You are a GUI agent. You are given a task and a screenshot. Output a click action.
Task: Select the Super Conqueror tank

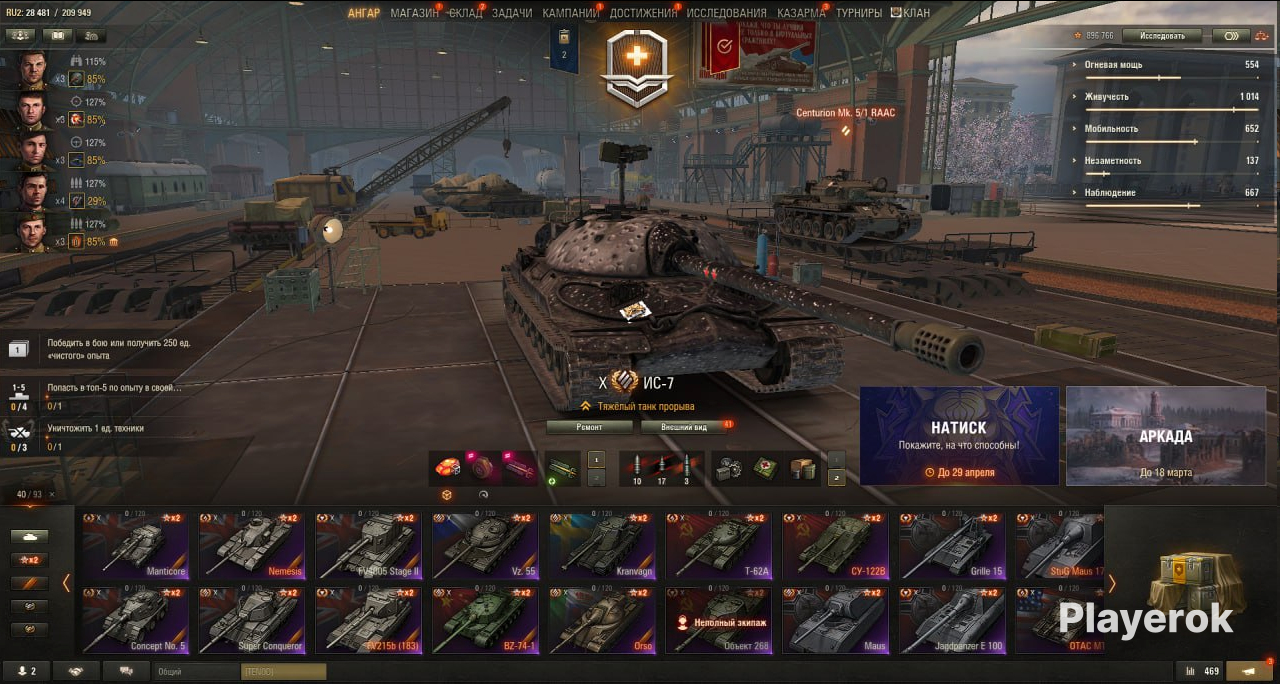(x=251, y=620)
